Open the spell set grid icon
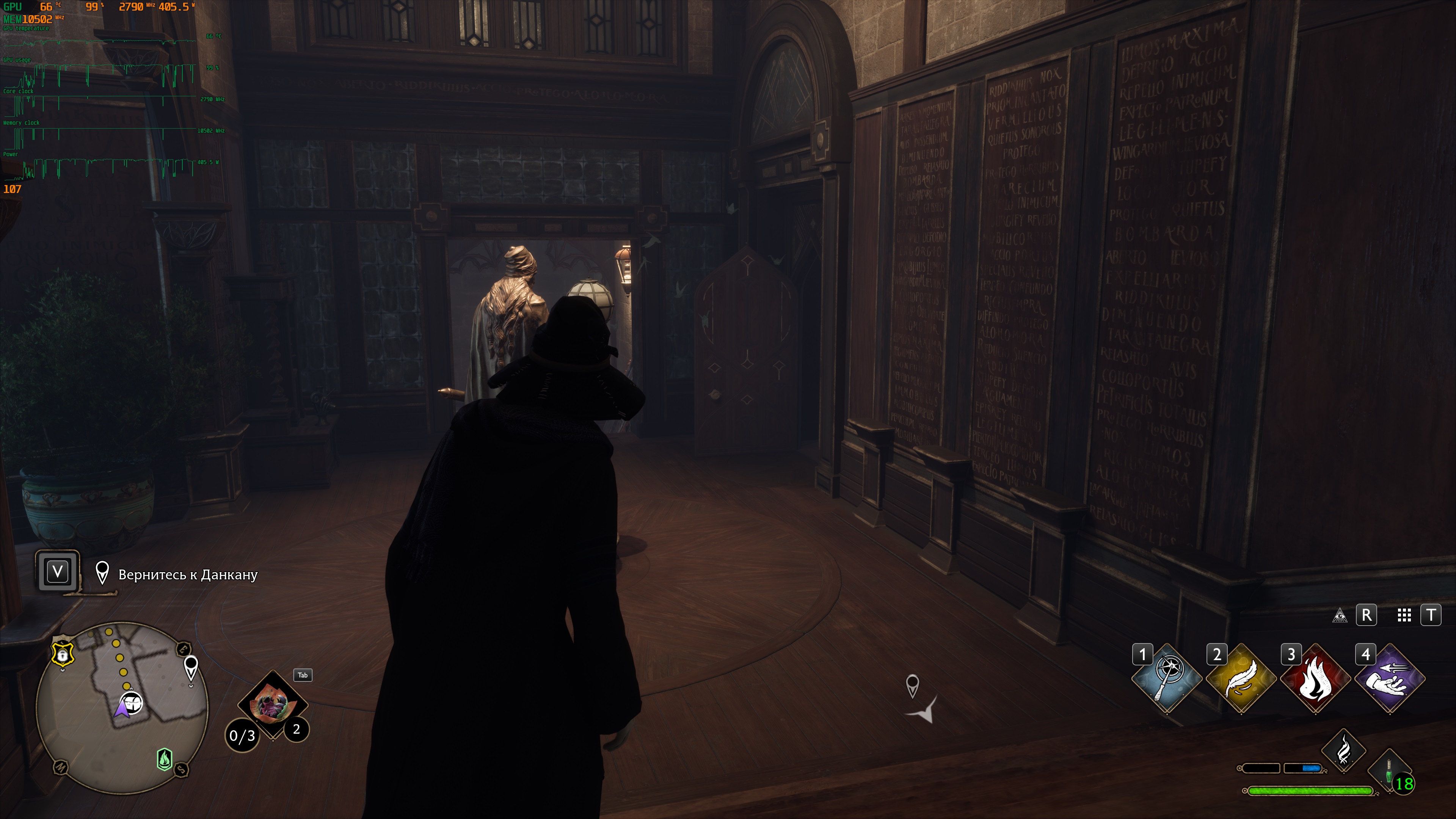The width and height of the screenshot is (1456, 819). 1404,615
